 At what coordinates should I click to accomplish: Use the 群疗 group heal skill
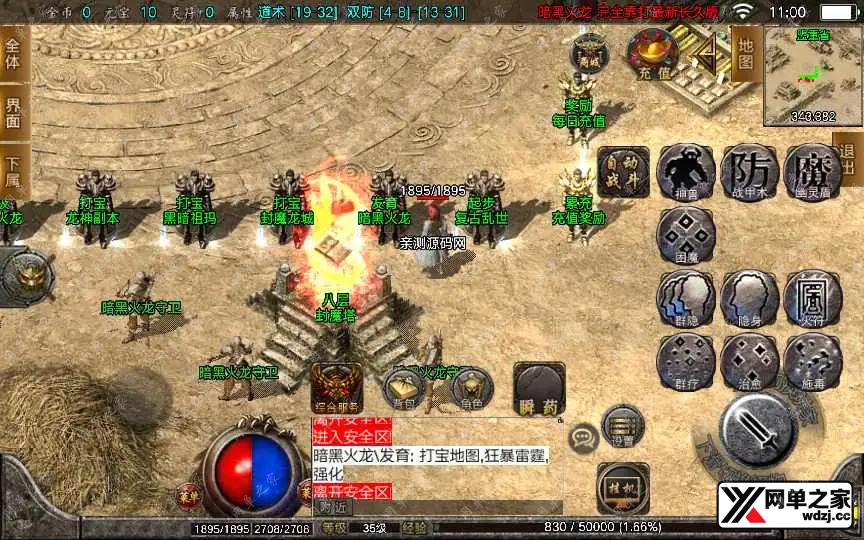coord(685,362)
